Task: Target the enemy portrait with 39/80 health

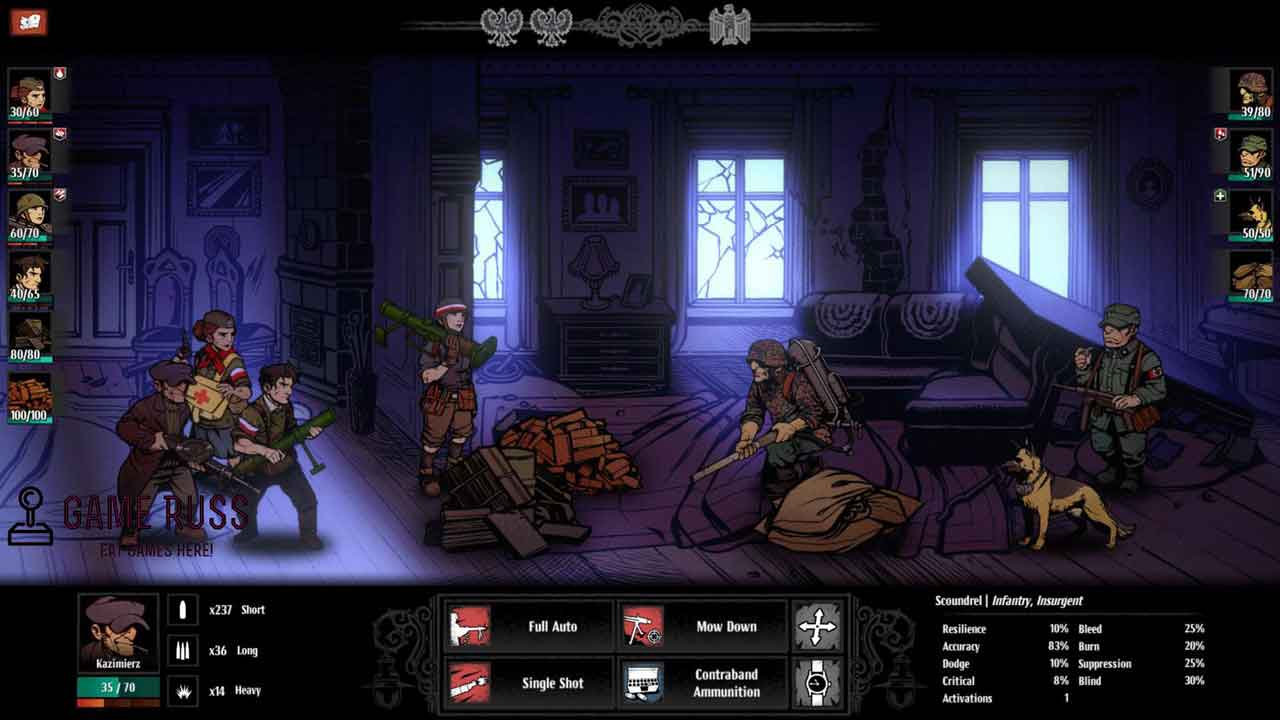Action: click(x=1253, y=91)
